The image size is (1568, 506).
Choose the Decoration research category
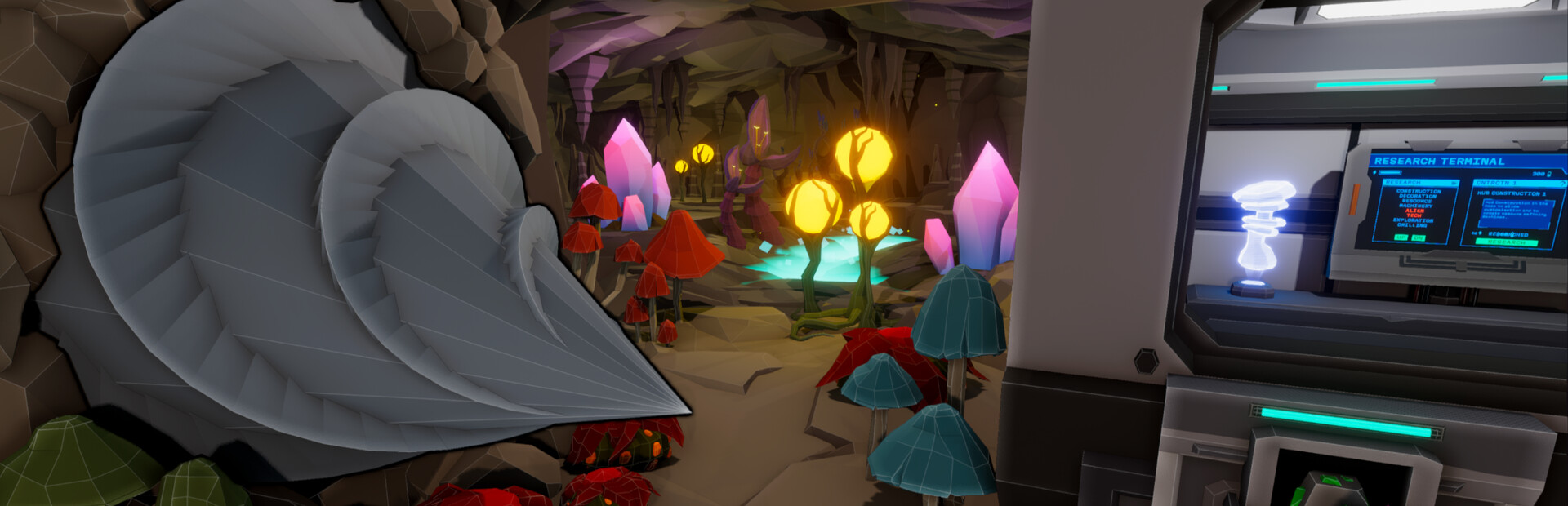[1418, 196]
